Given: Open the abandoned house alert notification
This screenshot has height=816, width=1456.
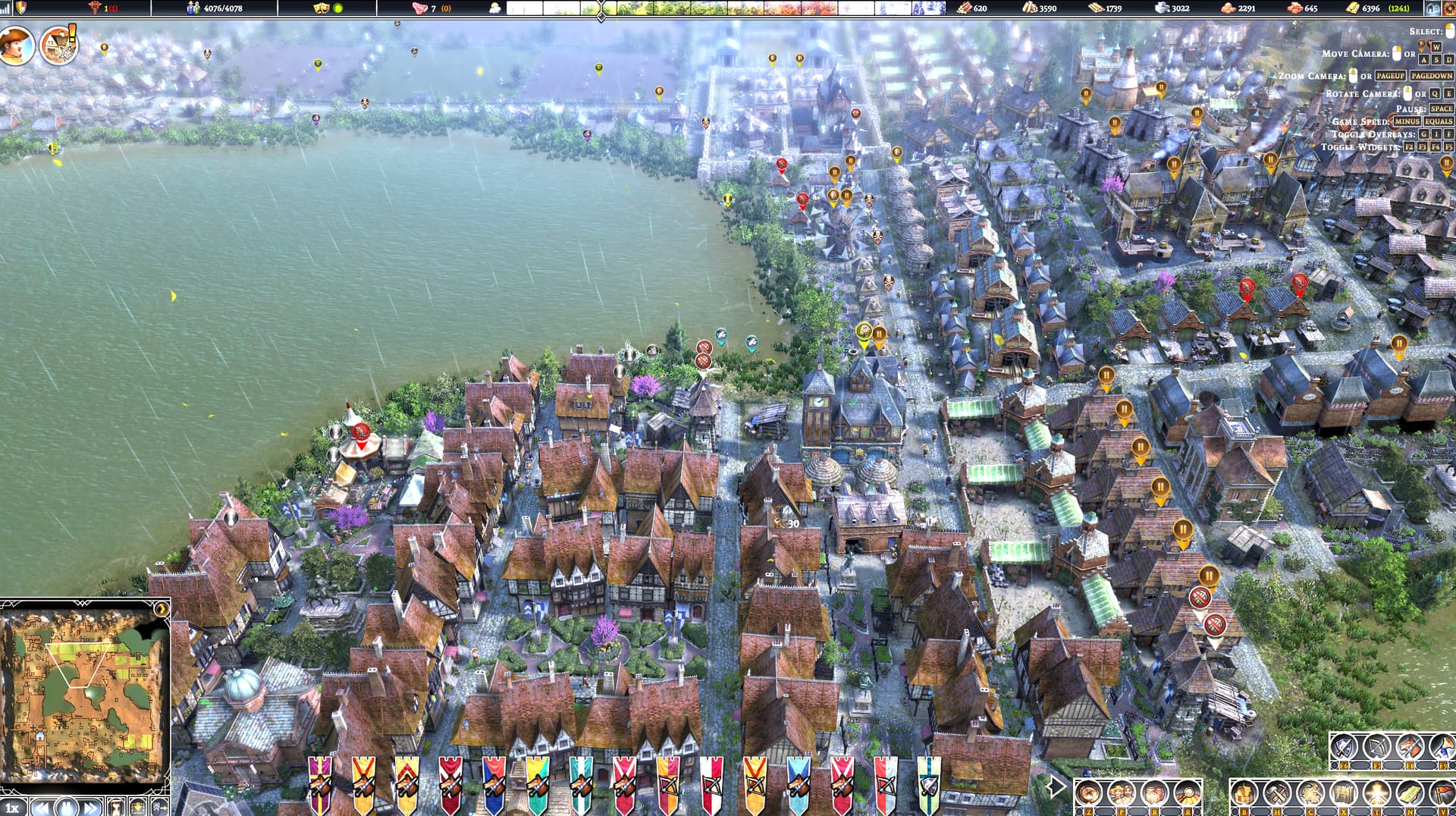Looking at the screenshot, I should tap(59, 45).
